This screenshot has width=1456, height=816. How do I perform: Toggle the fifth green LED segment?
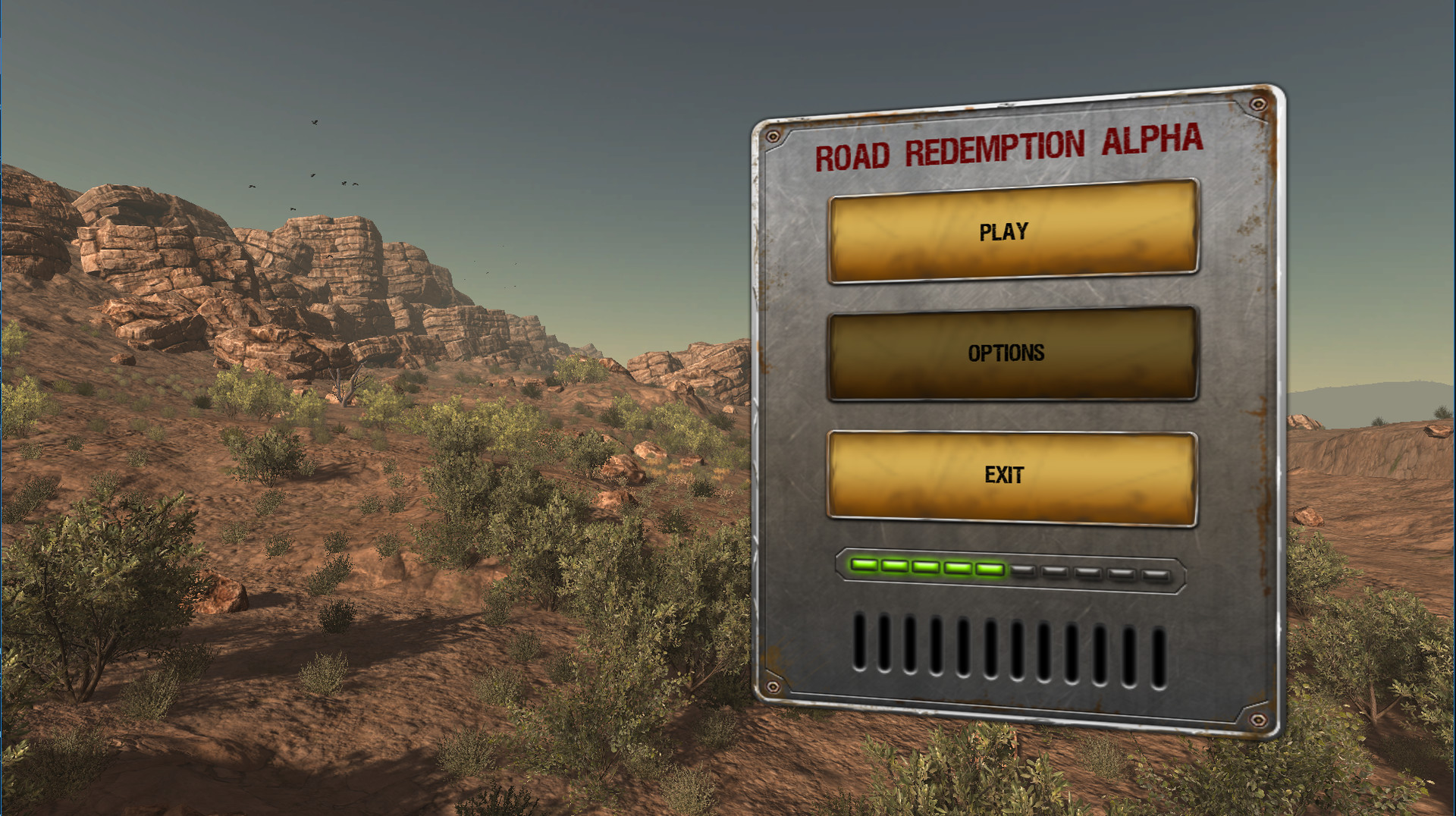click(990, 567)
